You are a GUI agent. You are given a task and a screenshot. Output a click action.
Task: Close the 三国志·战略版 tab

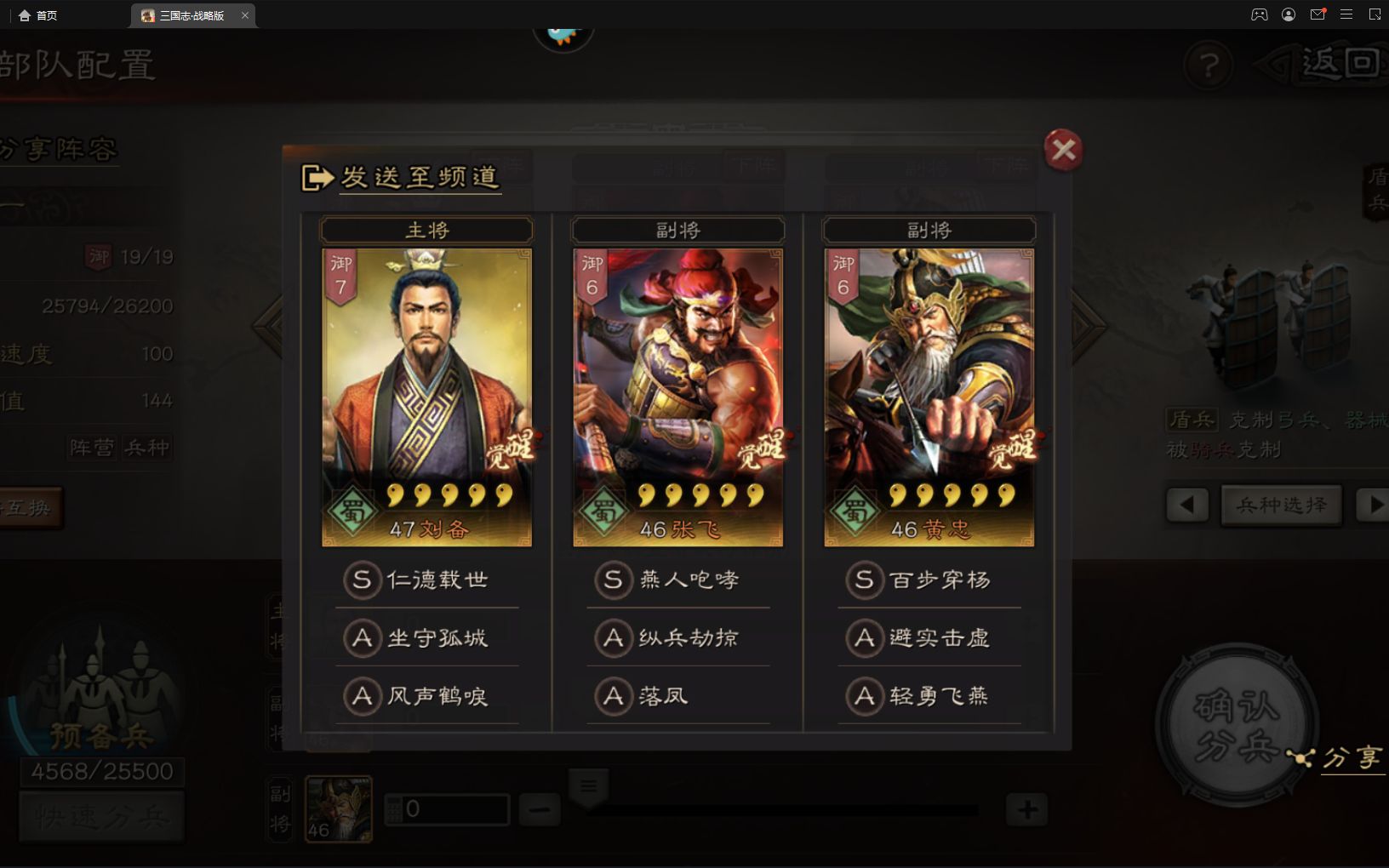tap(245, 15)
